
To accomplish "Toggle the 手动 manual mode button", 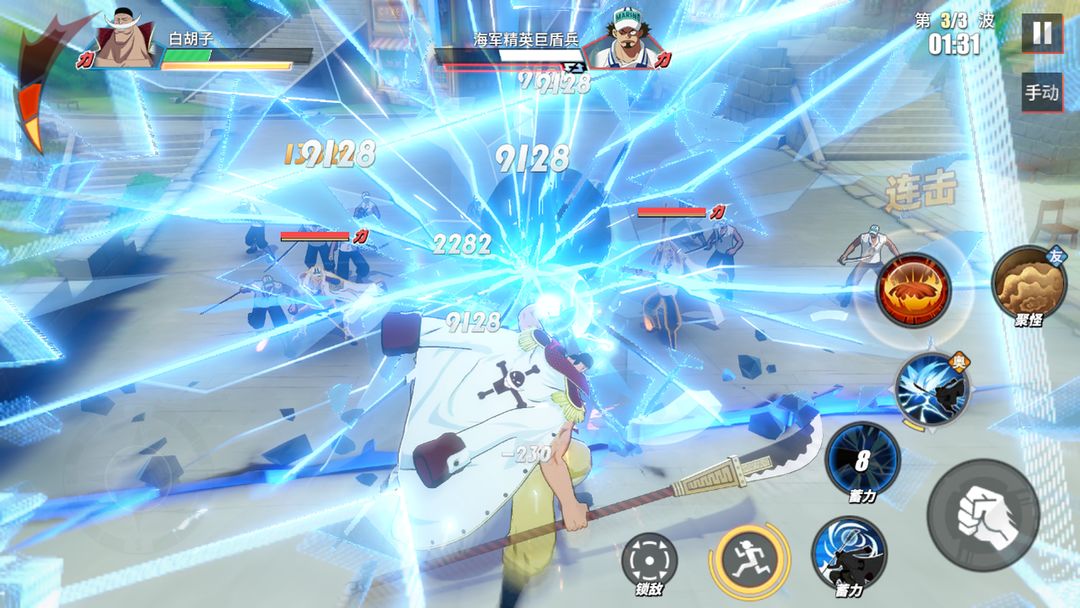I will 1041,92.
